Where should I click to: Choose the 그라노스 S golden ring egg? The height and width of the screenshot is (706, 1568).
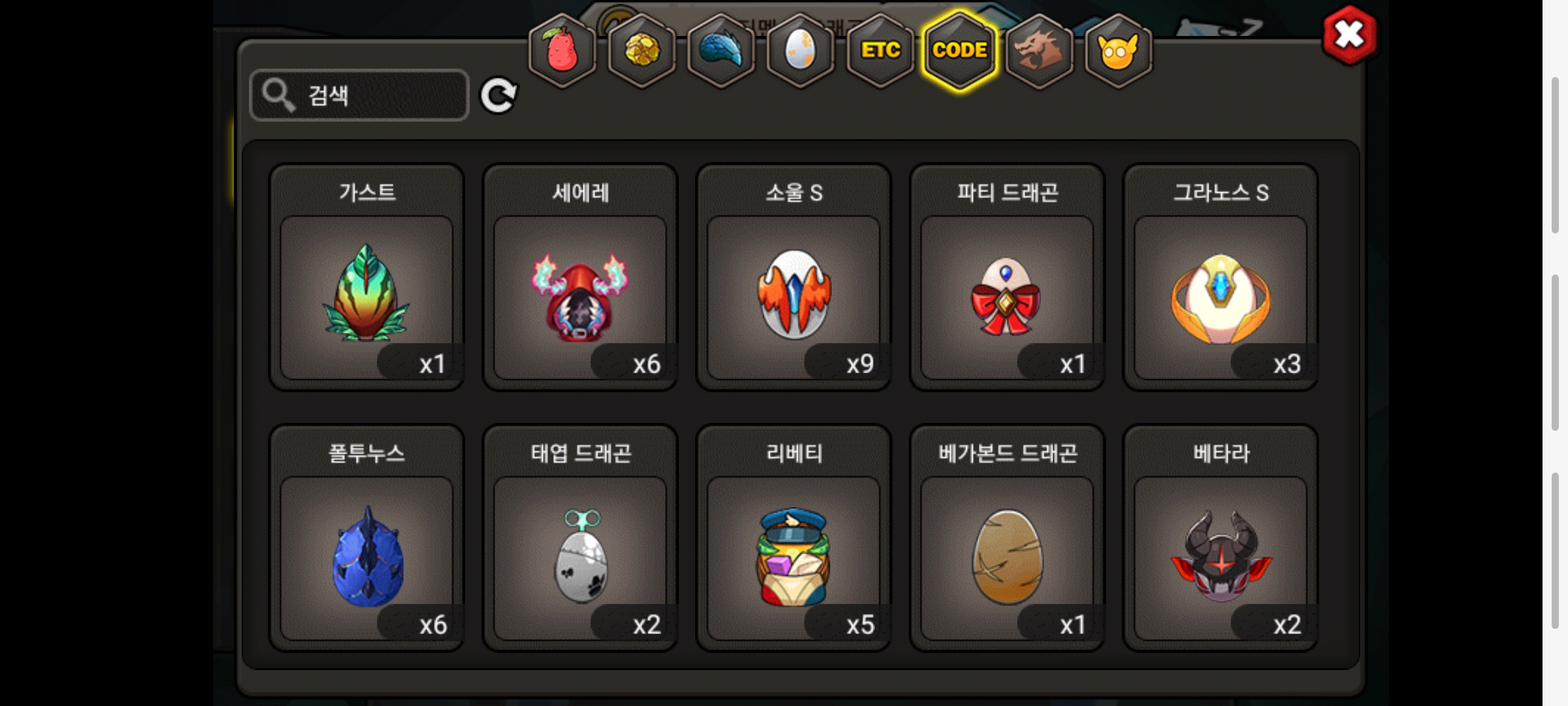coord(1220,294)
